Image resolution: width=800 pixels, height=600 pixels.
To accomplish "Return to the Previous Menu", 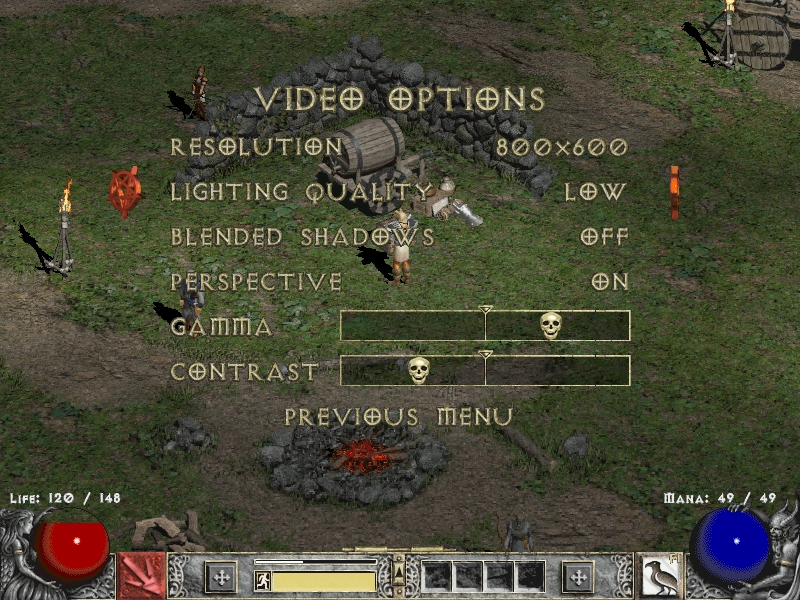I will click(x=399, y=416).
